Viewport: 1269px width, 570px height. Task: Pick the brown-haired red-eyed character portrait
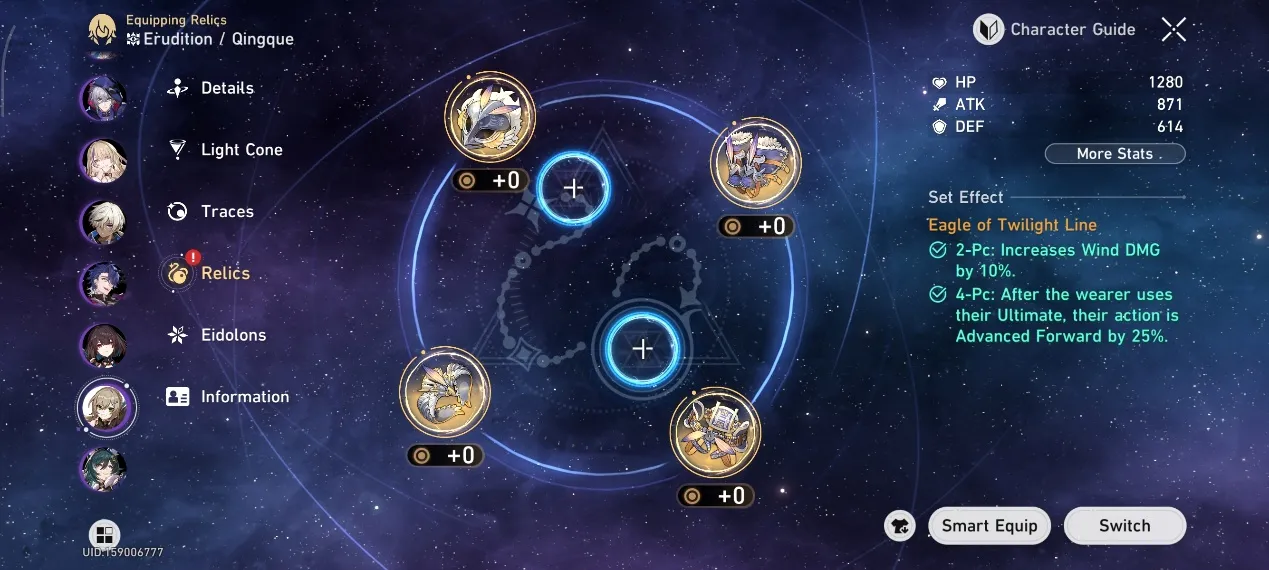(103, 345)
